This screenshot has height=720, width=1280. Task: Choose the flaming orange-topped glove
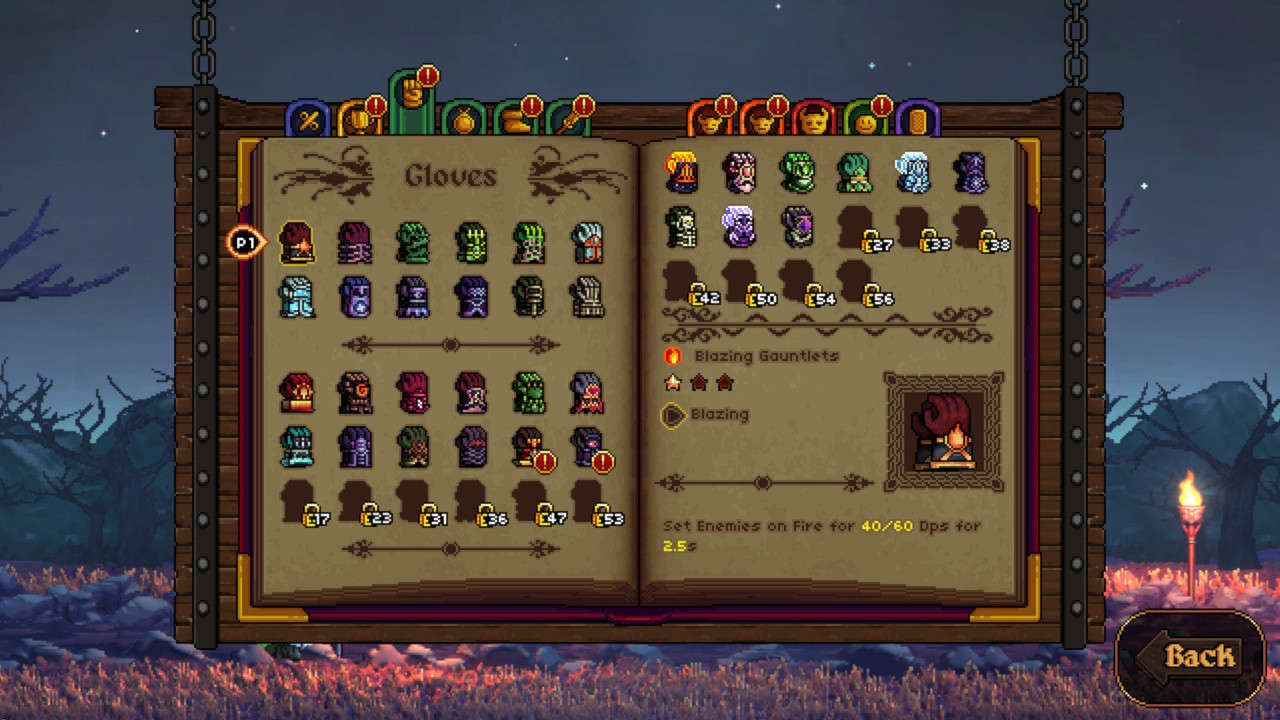pyautogui.click(x=682, y=172)
